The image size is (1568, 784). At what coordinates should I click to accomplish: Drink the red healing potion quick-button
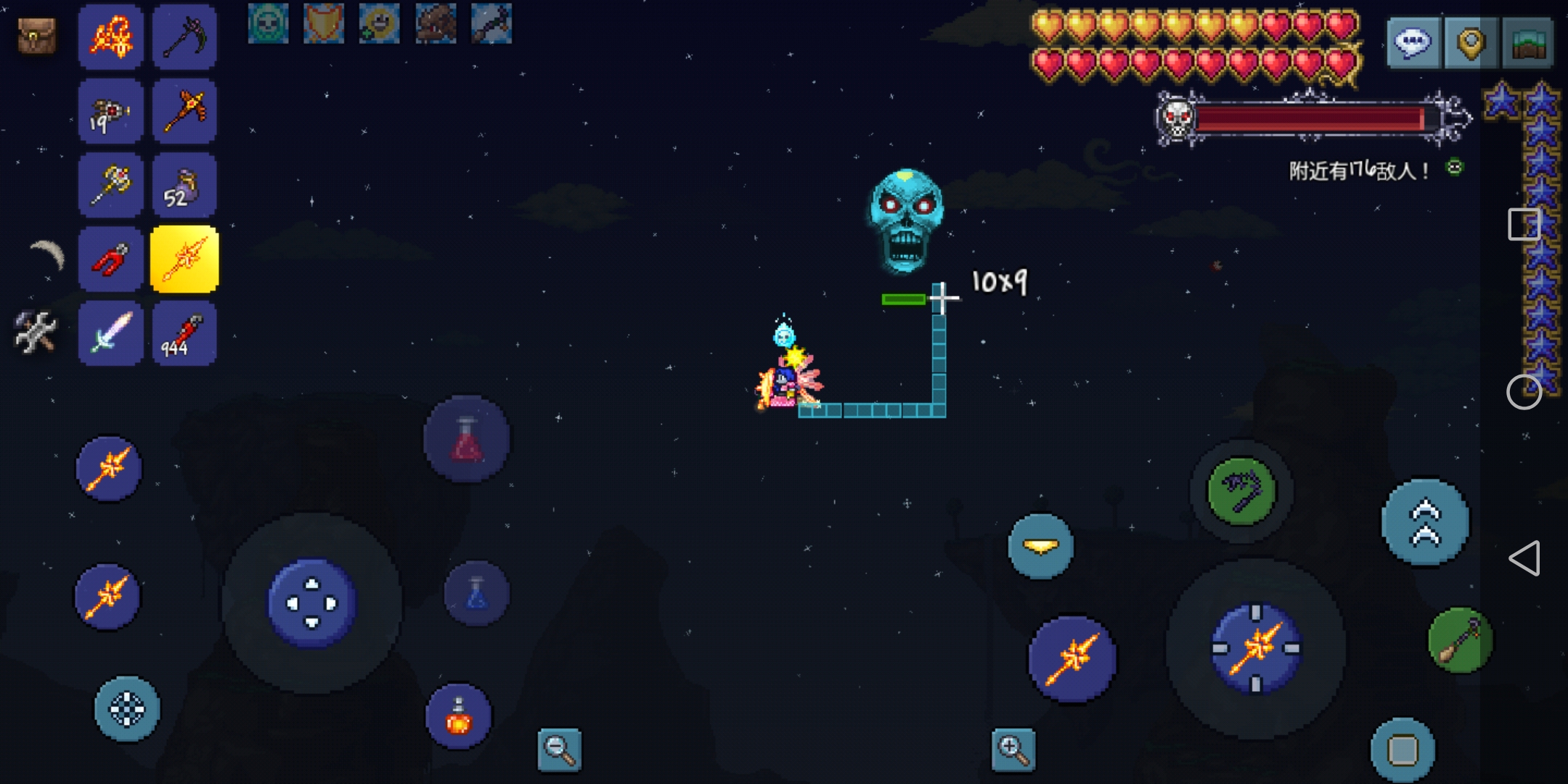pyautogui.click(x=467, y=439)
